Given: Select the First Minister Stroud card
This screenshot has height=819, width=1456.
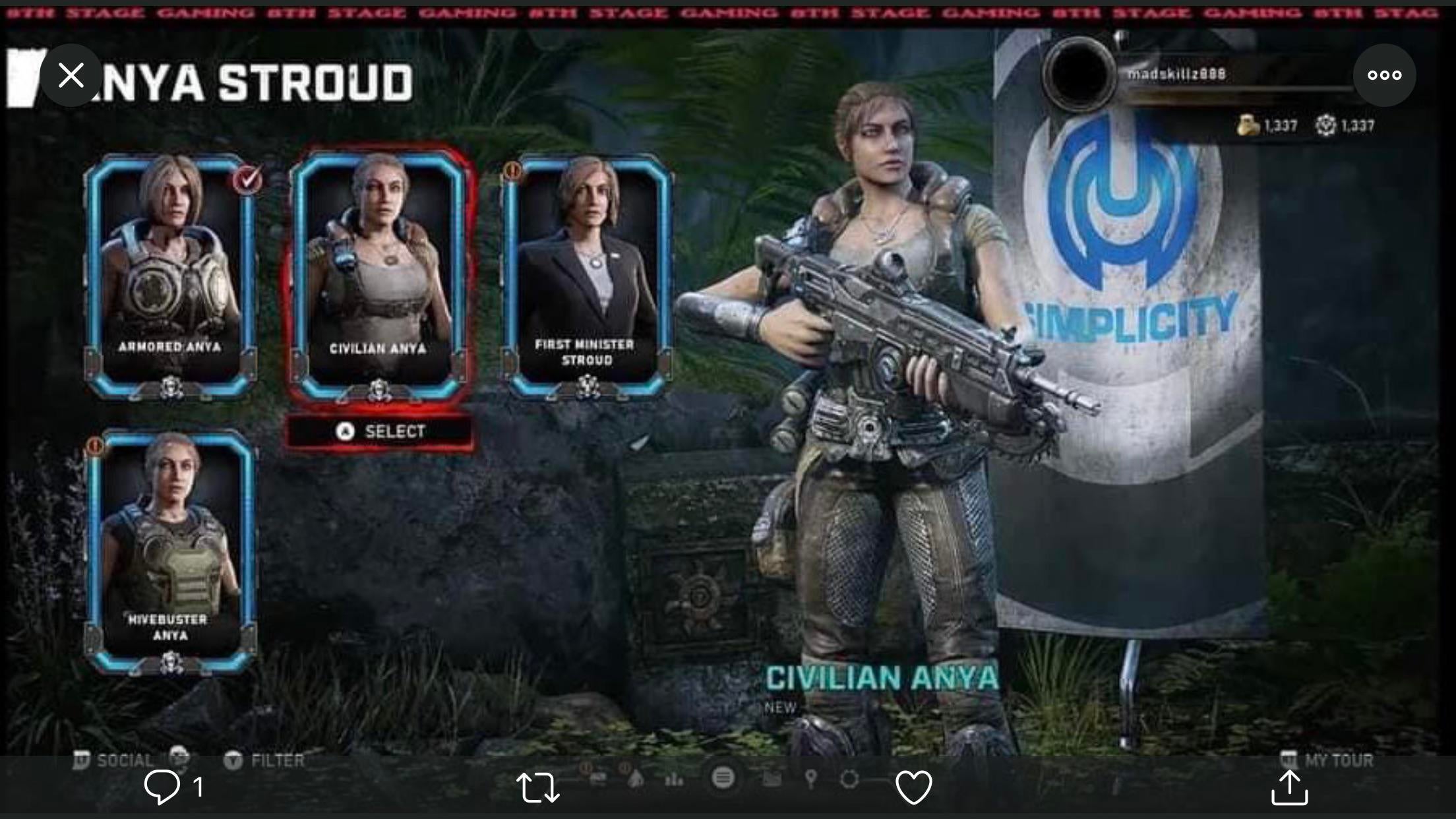Looking at the screenshot, I should tap(586, 277).
